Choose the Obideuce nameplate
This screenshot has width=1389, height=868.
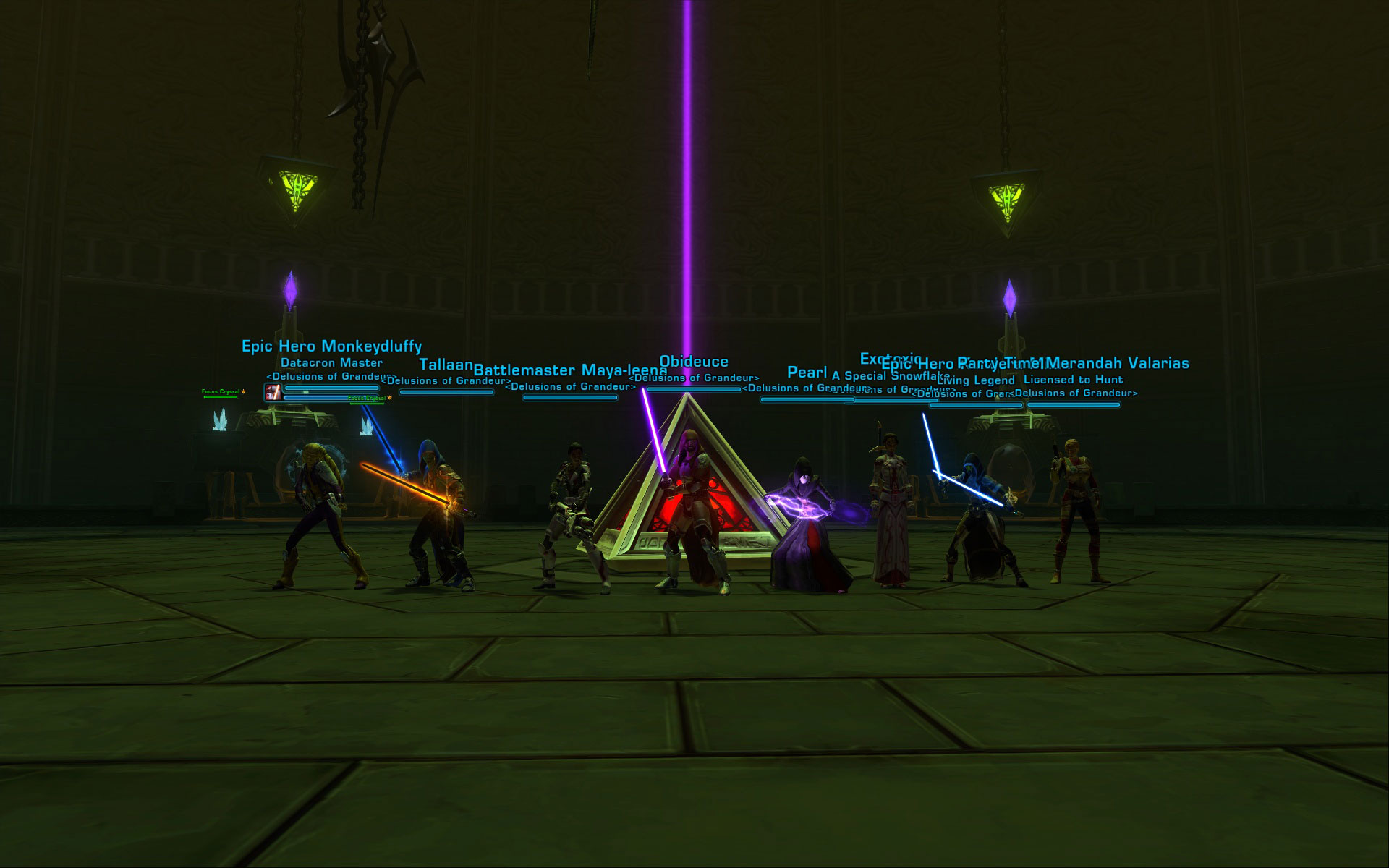coord(693,362)
